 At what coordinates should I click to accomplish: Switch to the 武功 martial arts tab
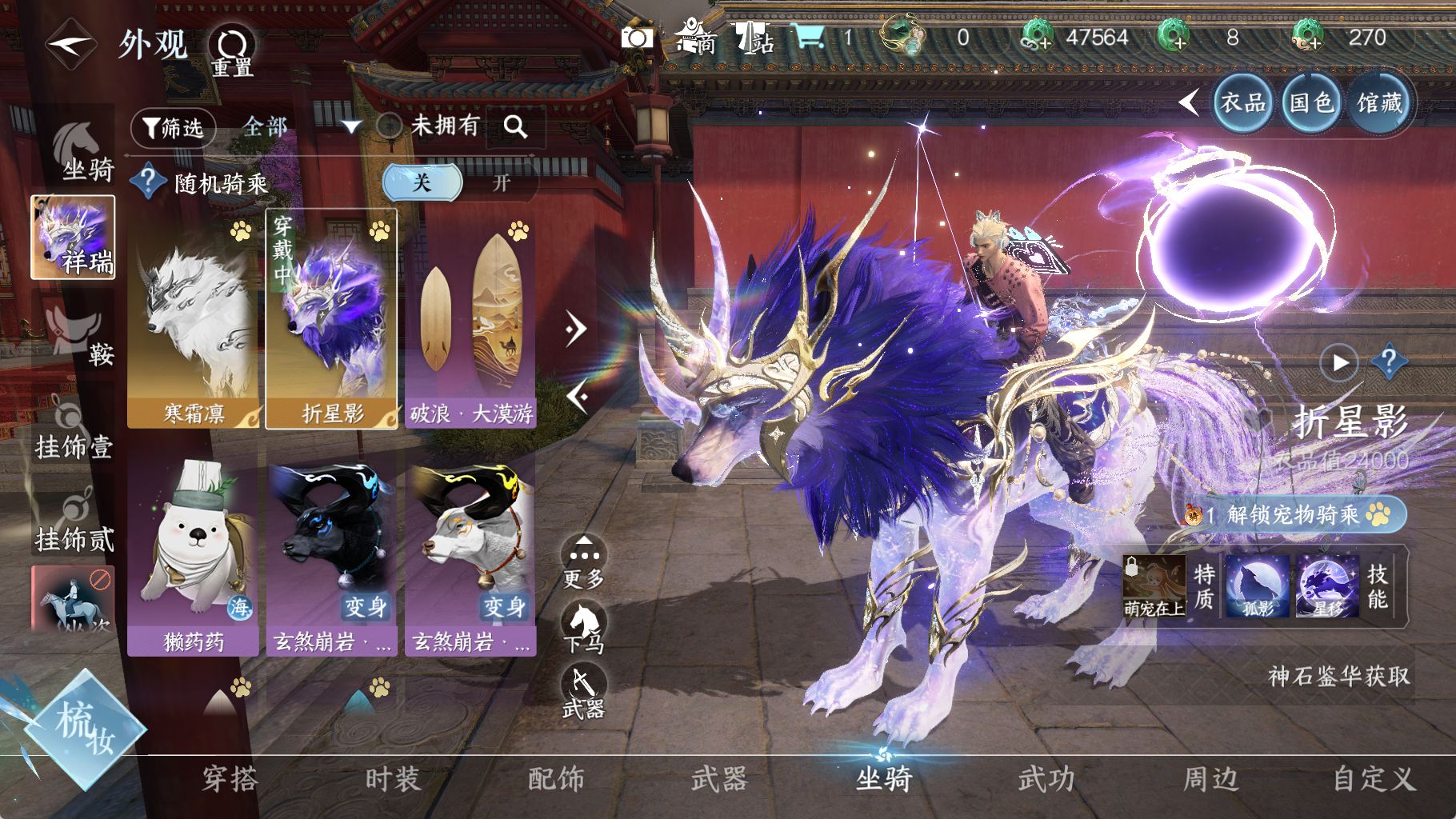1046,779
